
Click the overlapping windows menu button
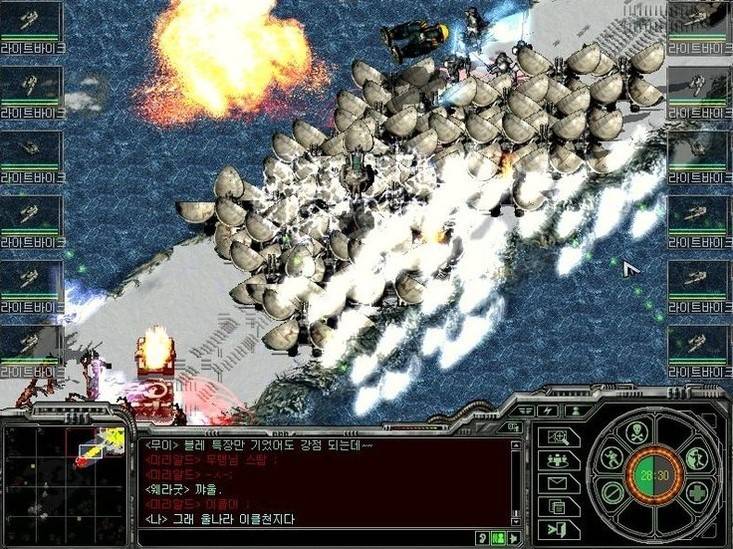pos(557,507)
